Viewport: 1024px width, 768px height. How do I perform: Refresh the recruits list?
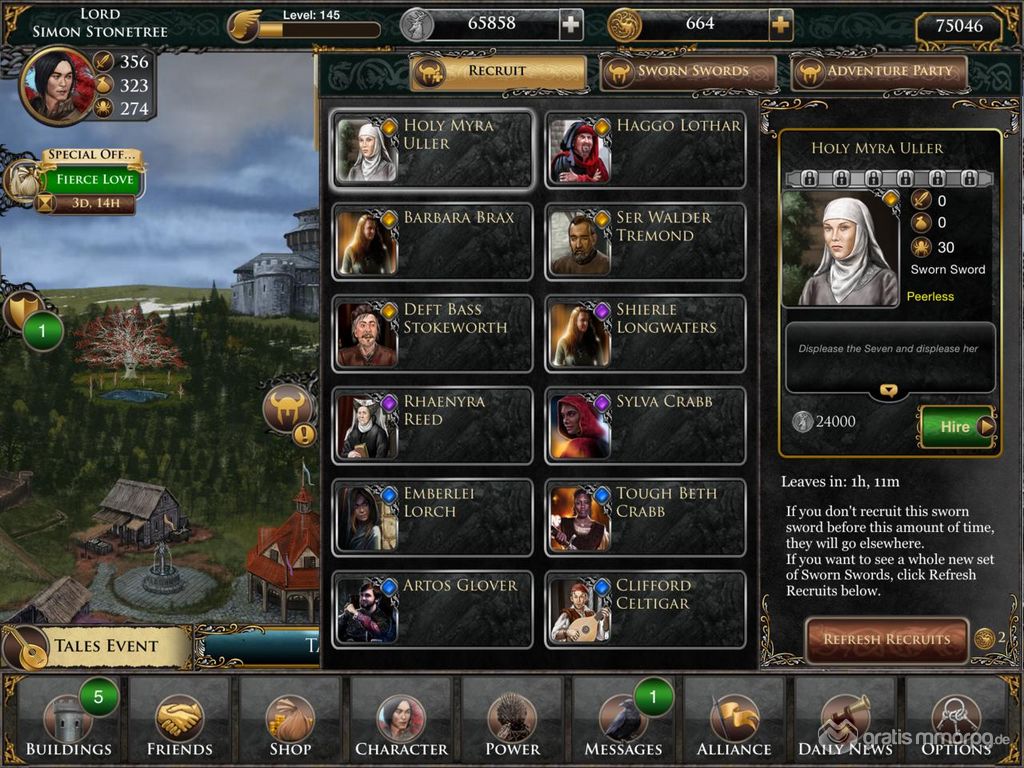[886, 639]
